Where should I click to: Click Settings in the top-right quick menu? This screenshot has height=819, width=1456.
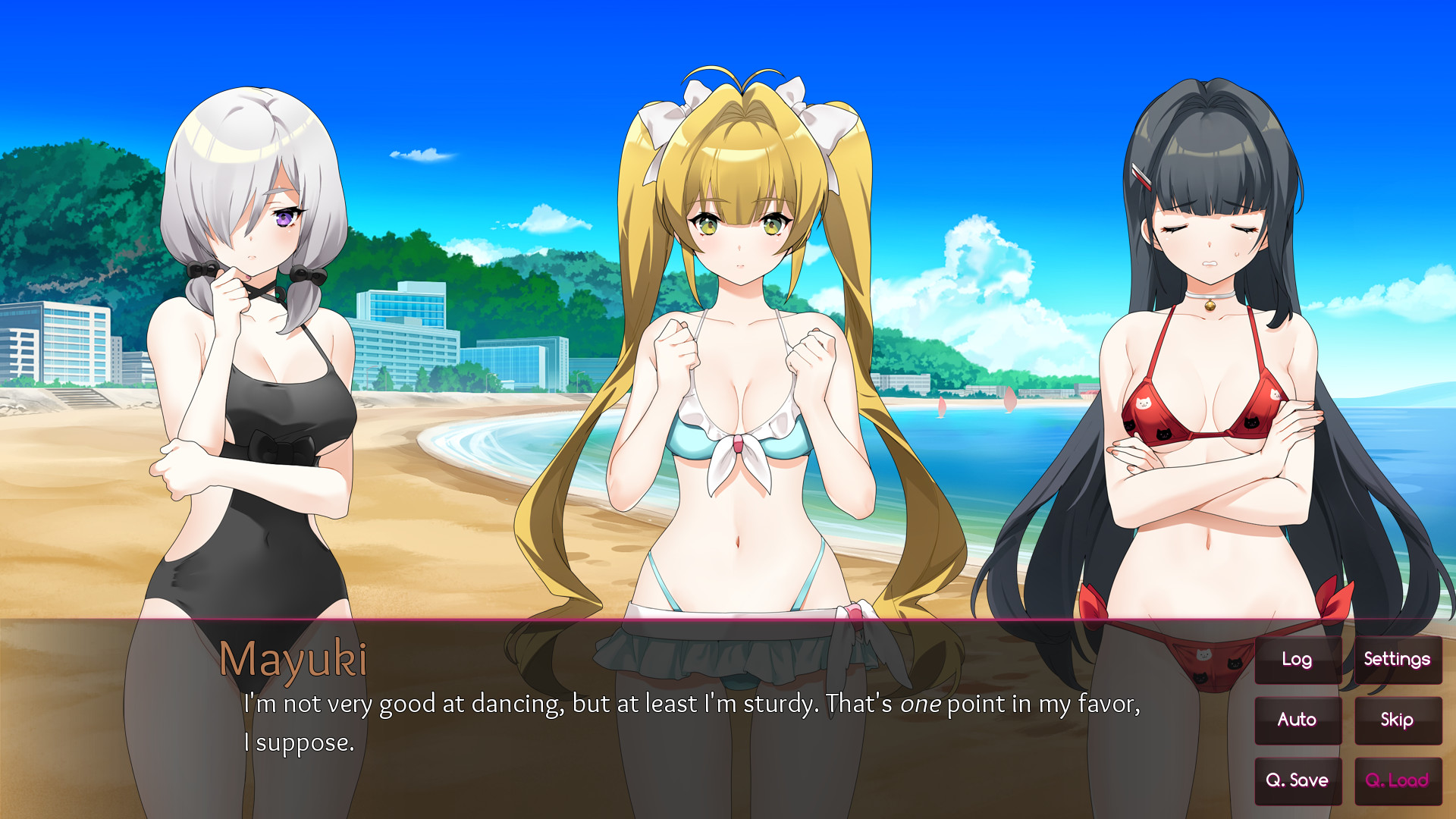point(1398,659)
